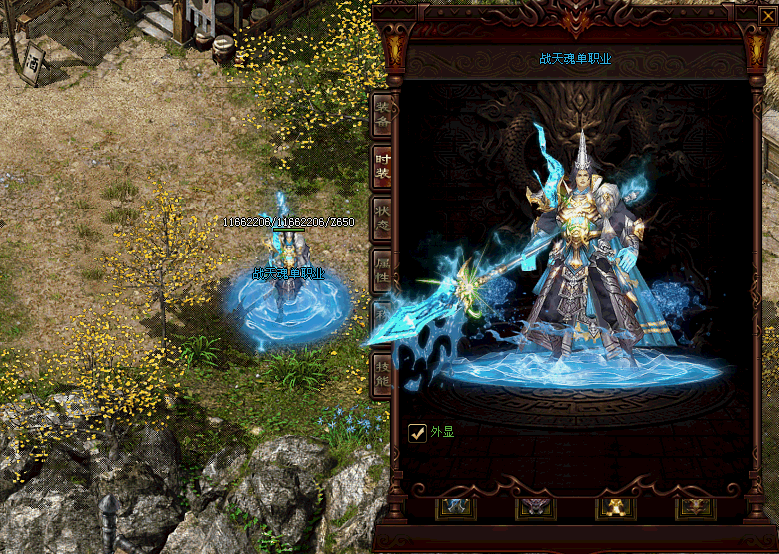Select the dark bronze costume icon
Screen dimensions: 779x554
point(695,508)
